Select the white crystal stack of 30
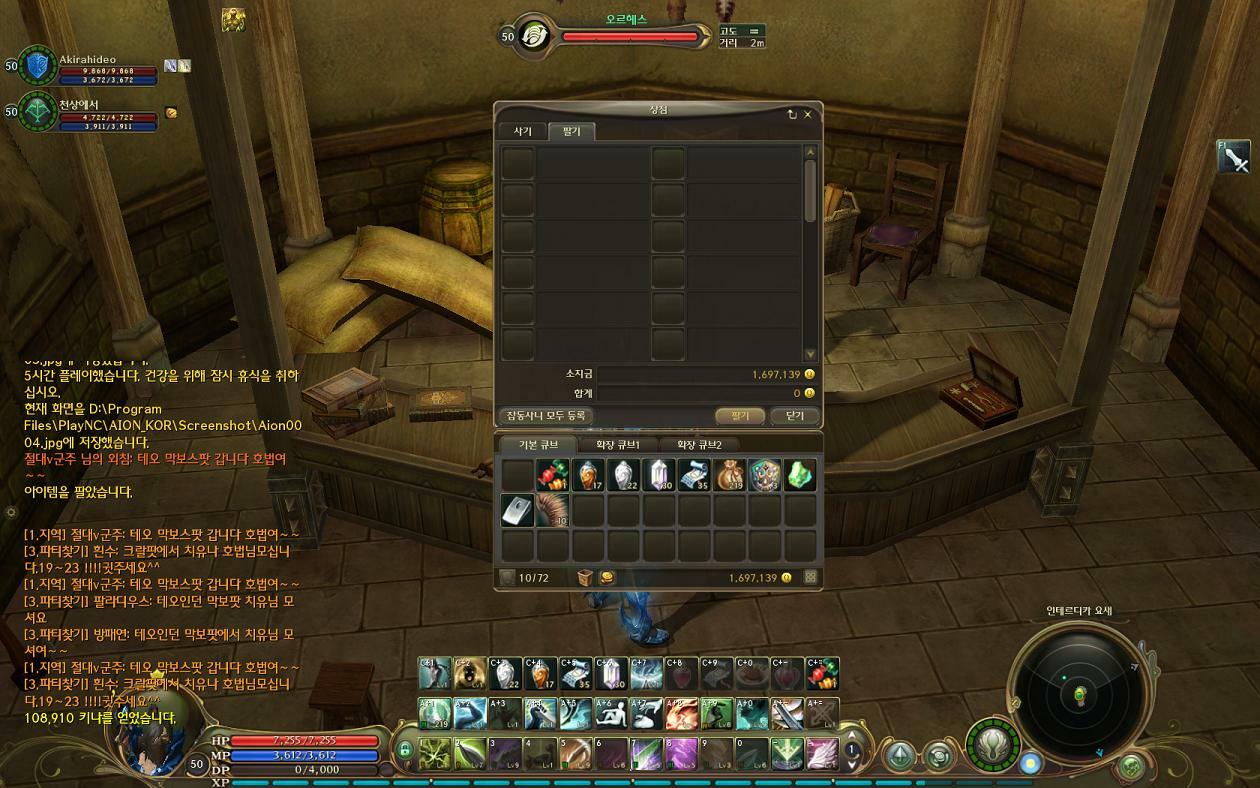Viewport: 1260px width, 788px height. [x=660, y=475]
